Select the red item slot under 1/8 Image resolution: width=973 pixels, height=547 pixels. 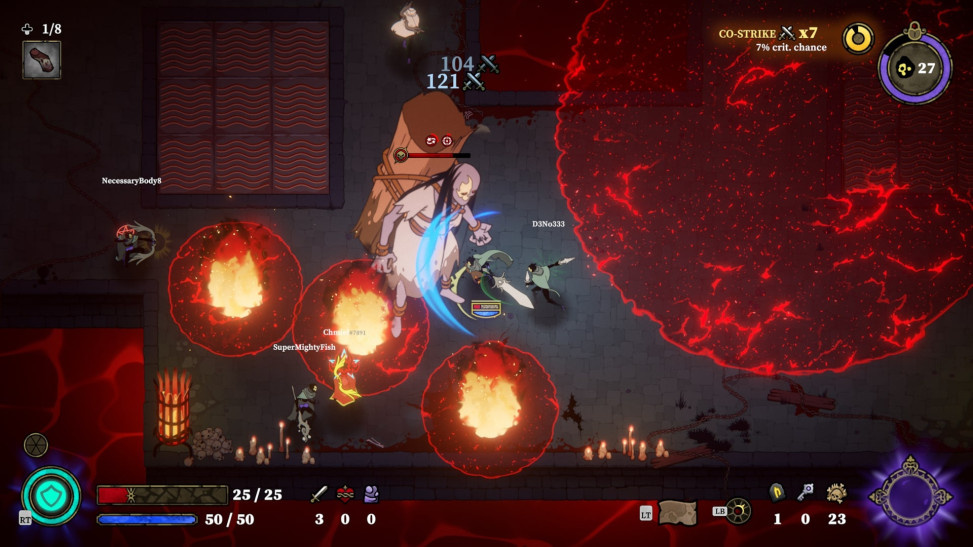[x=41, y=59]
